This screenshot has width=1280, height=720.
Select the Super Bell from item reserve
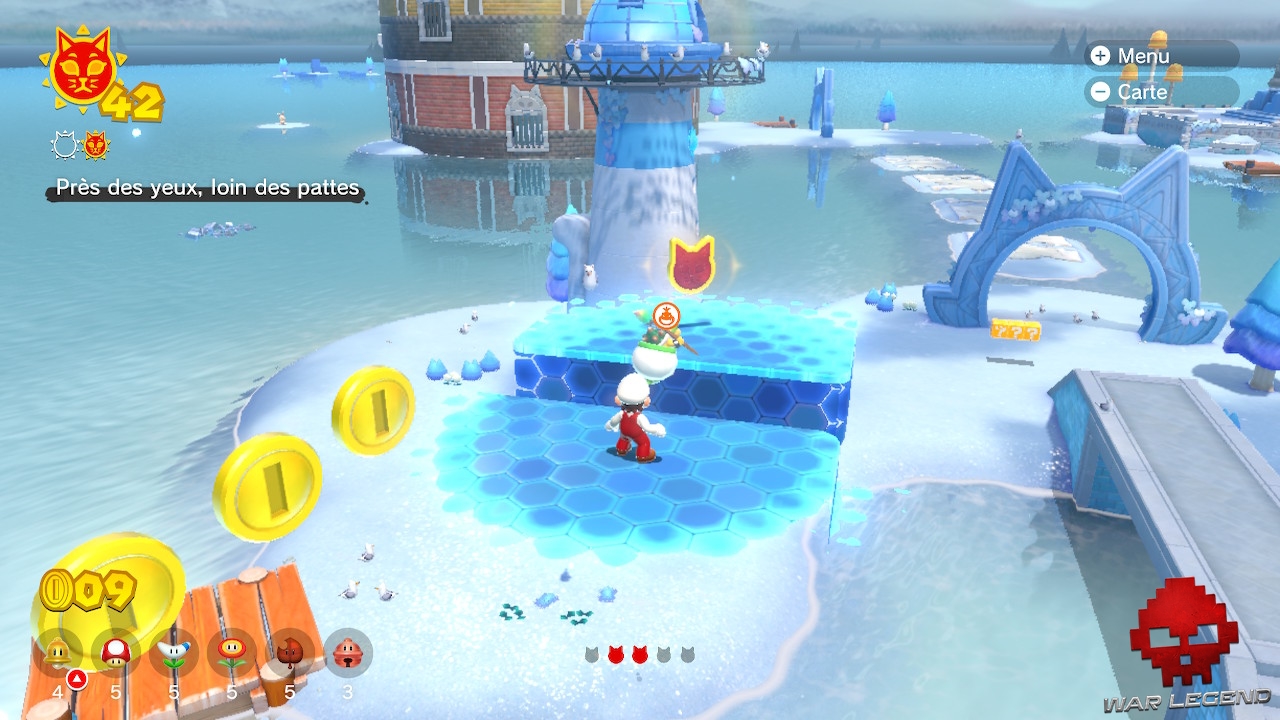(58, 653)
